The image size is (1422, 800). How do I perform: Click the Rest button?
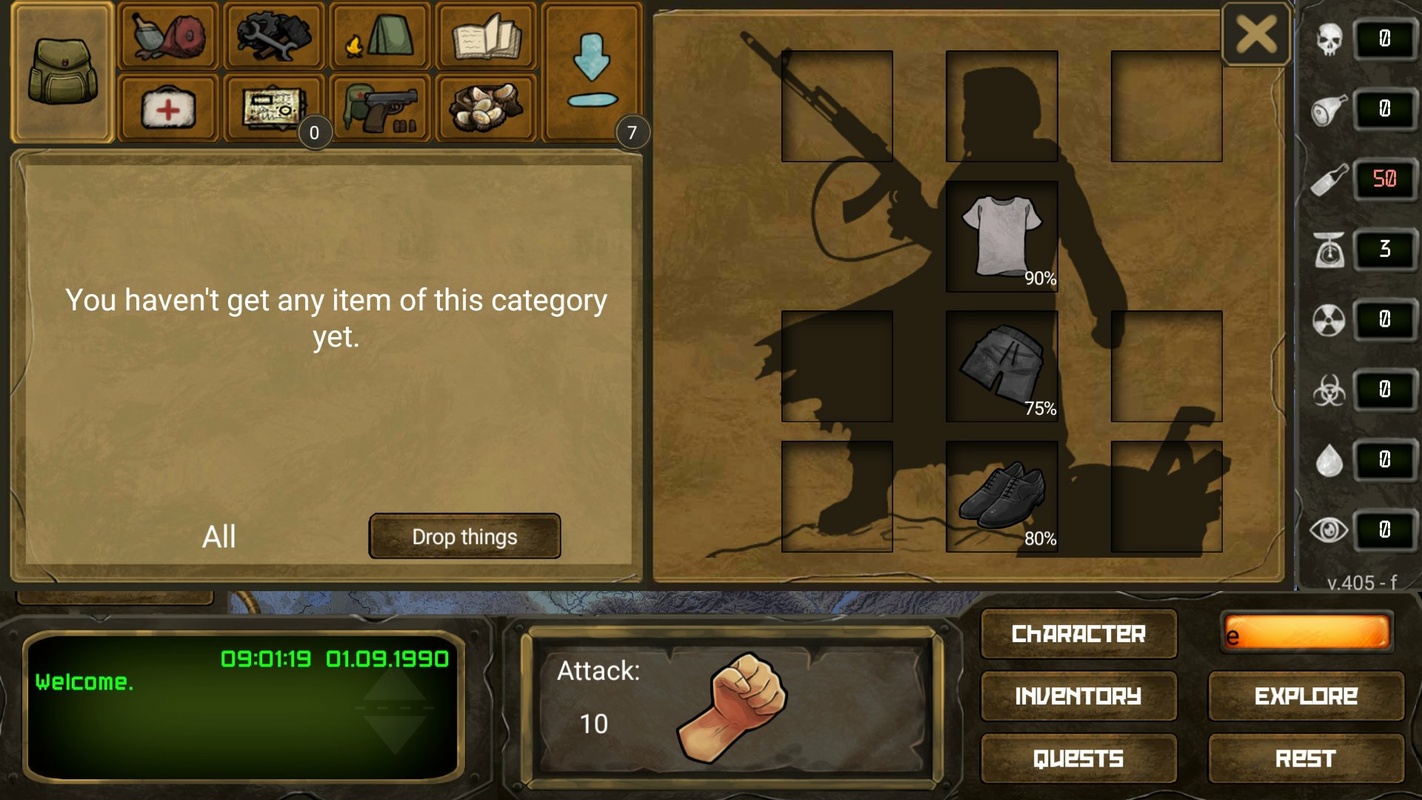[1306, 758]
